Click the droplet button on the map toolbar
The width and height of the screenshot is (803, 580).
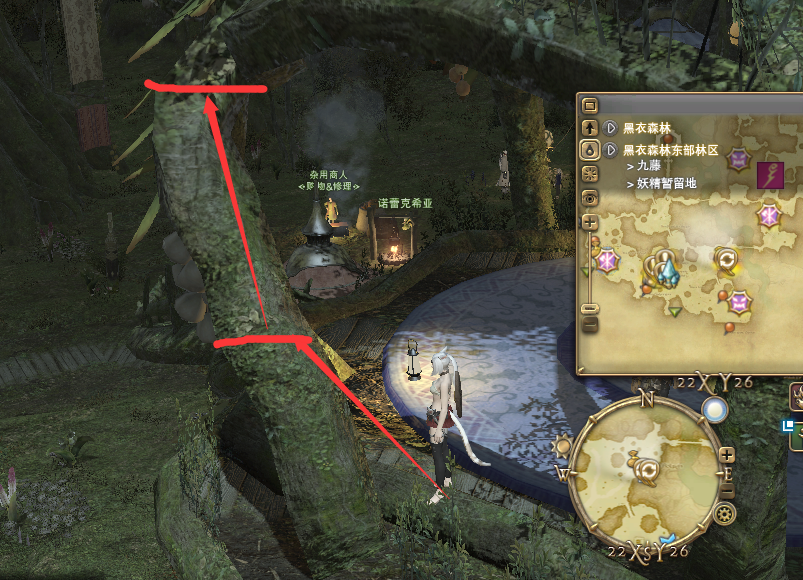pos(590,150)
